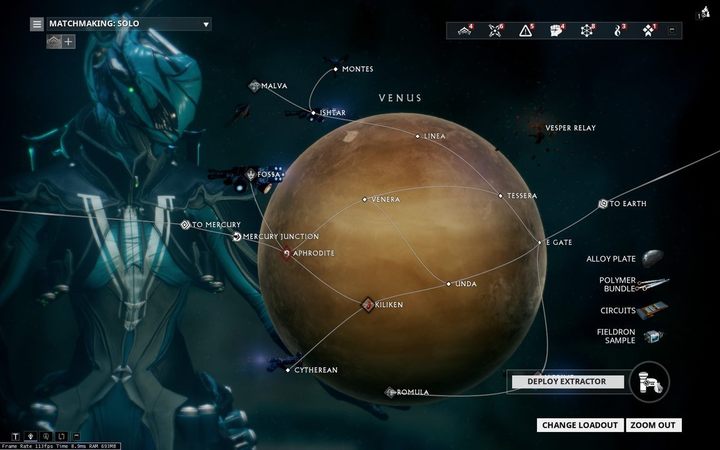
Task: Visit the Vesper Relay node
Action: click(x=570, y=128)
